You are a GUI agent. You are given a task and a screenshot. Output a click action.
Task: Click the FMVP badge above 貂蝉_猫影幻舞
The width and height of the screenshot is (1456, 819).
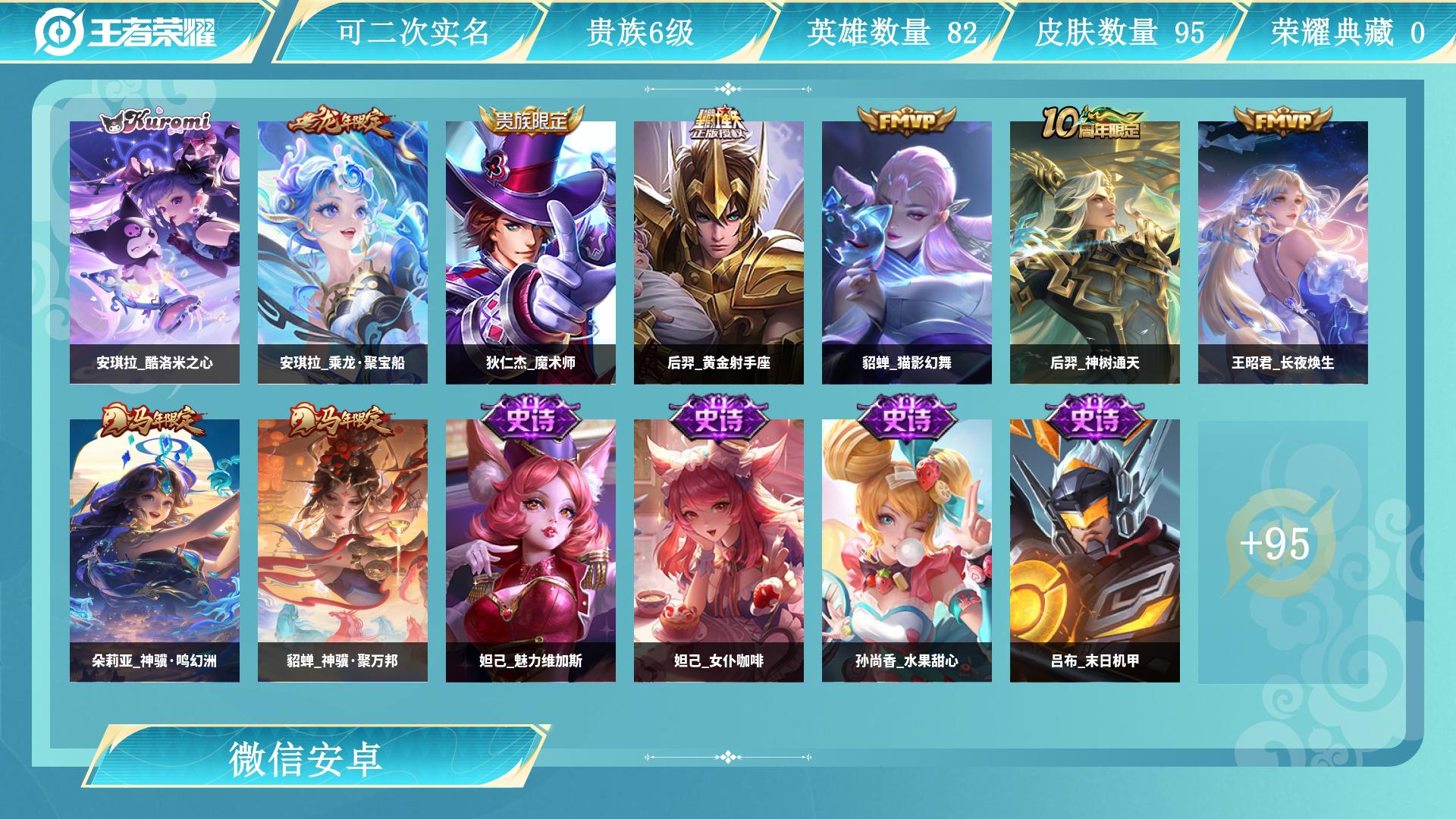coord(906,121)
